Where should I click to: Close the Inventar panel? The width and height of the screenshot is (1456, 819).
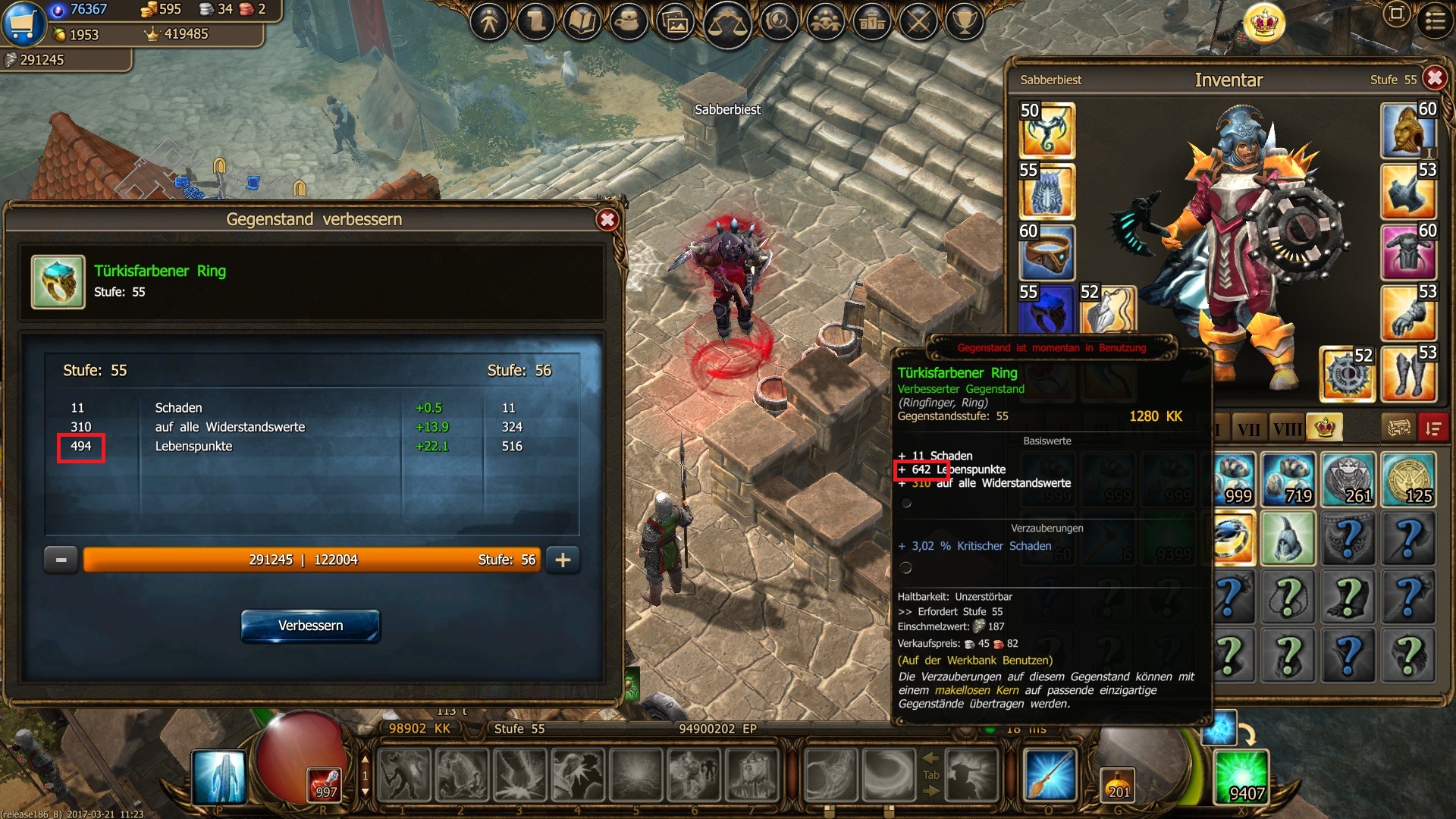coord(1434,78)
